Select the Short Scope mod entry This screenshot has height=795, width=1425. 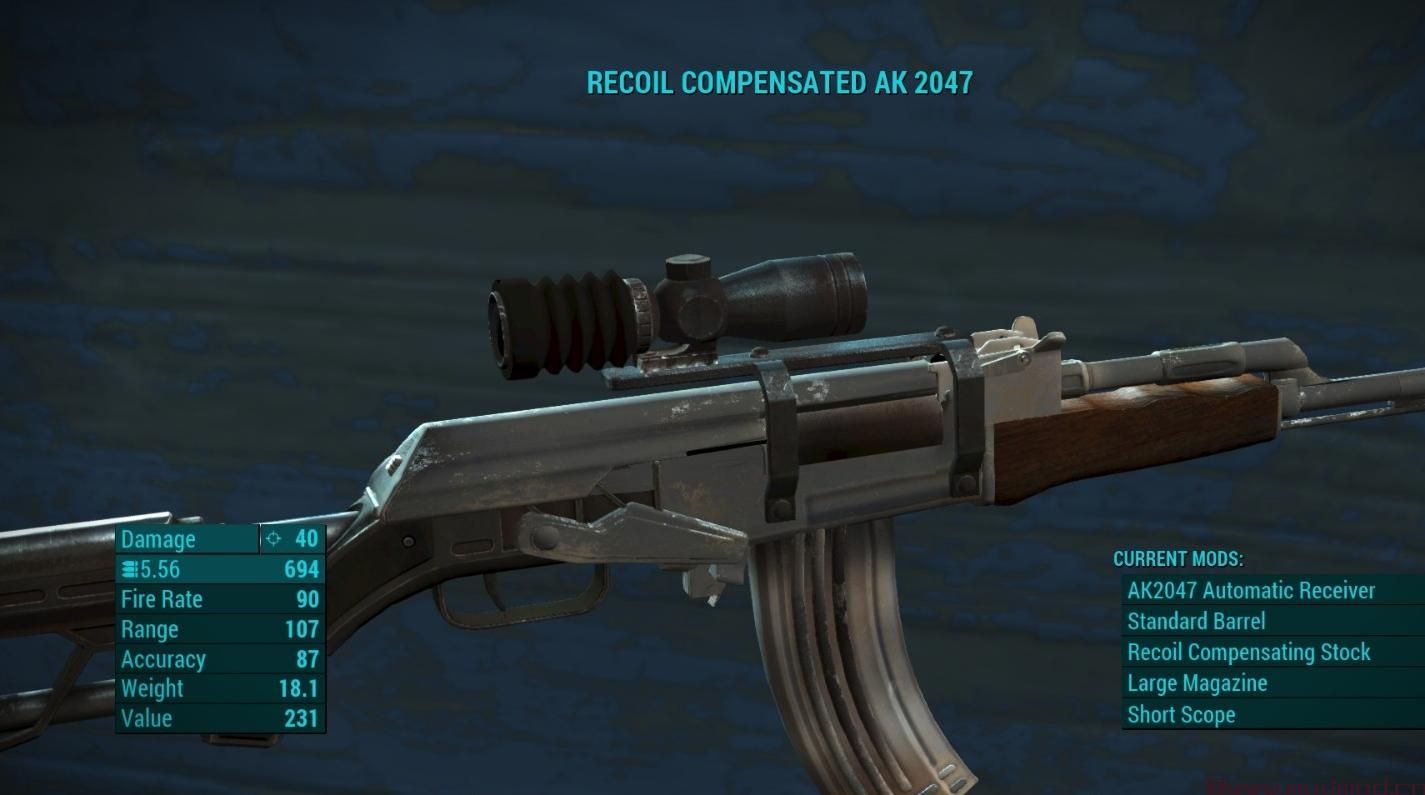click(1181, 714)
